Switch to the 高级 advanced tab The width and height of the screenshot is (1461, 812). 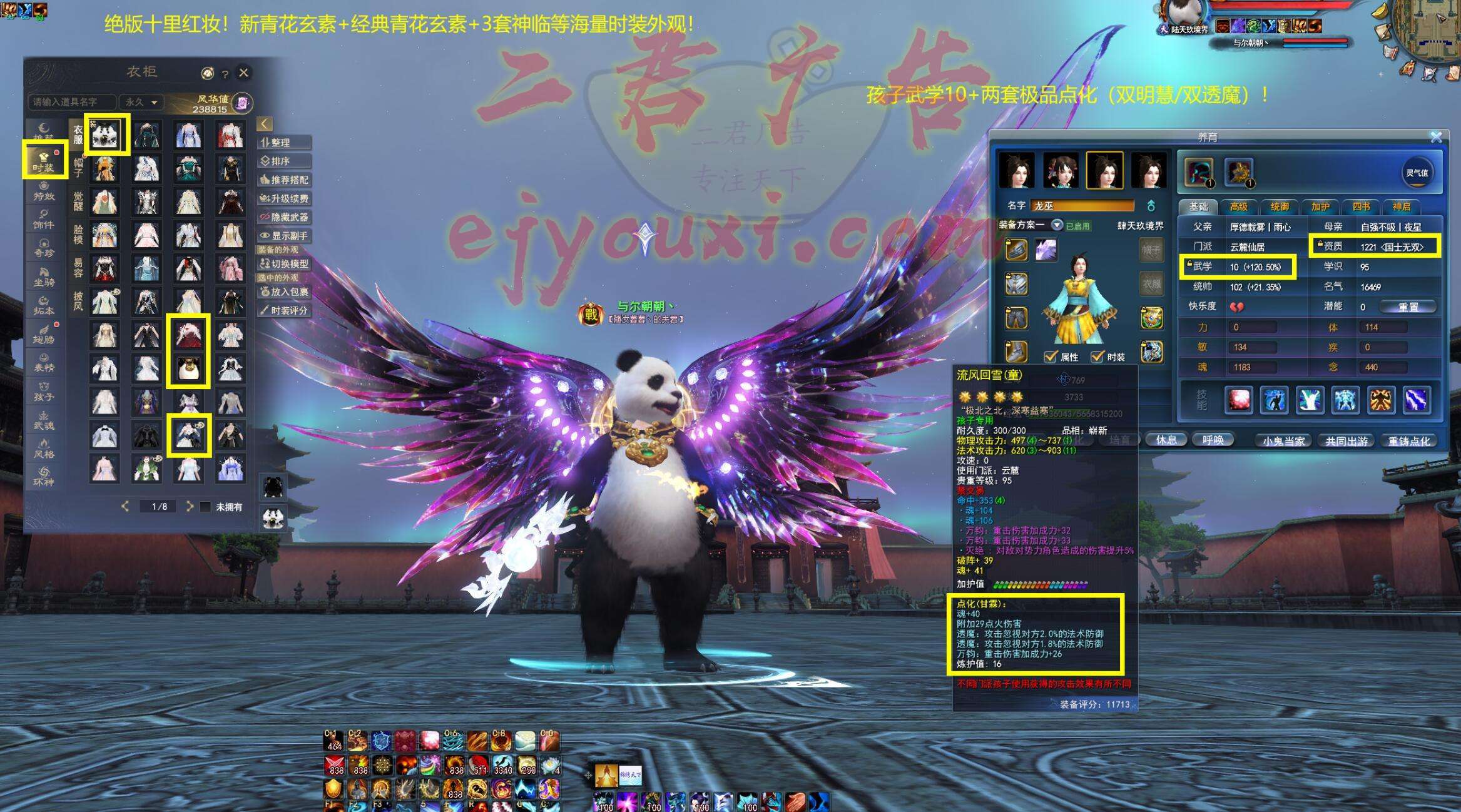[1238, 206]
